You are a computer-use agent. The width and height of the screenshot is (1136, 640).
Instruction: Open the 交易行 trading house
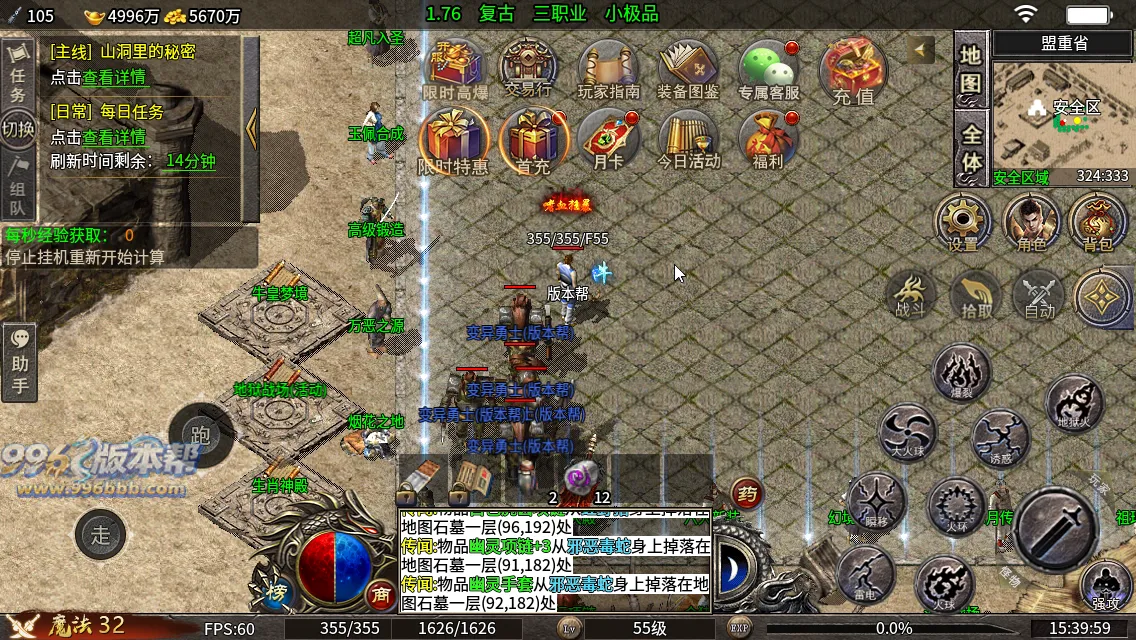(x=528, y=68)
